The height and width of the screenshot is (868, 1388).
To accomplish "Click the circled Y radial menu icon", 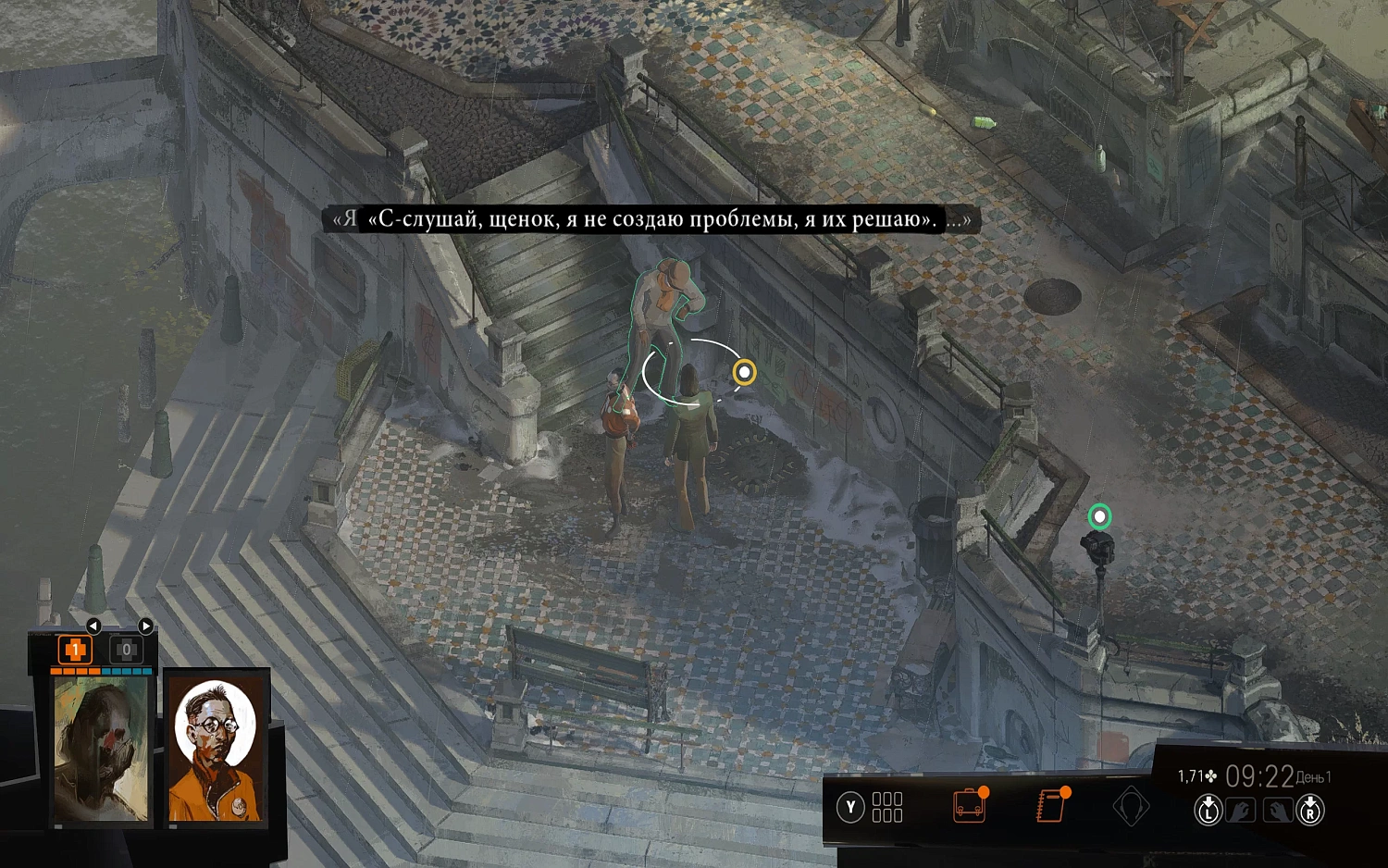I will click(x=849, y=807).
